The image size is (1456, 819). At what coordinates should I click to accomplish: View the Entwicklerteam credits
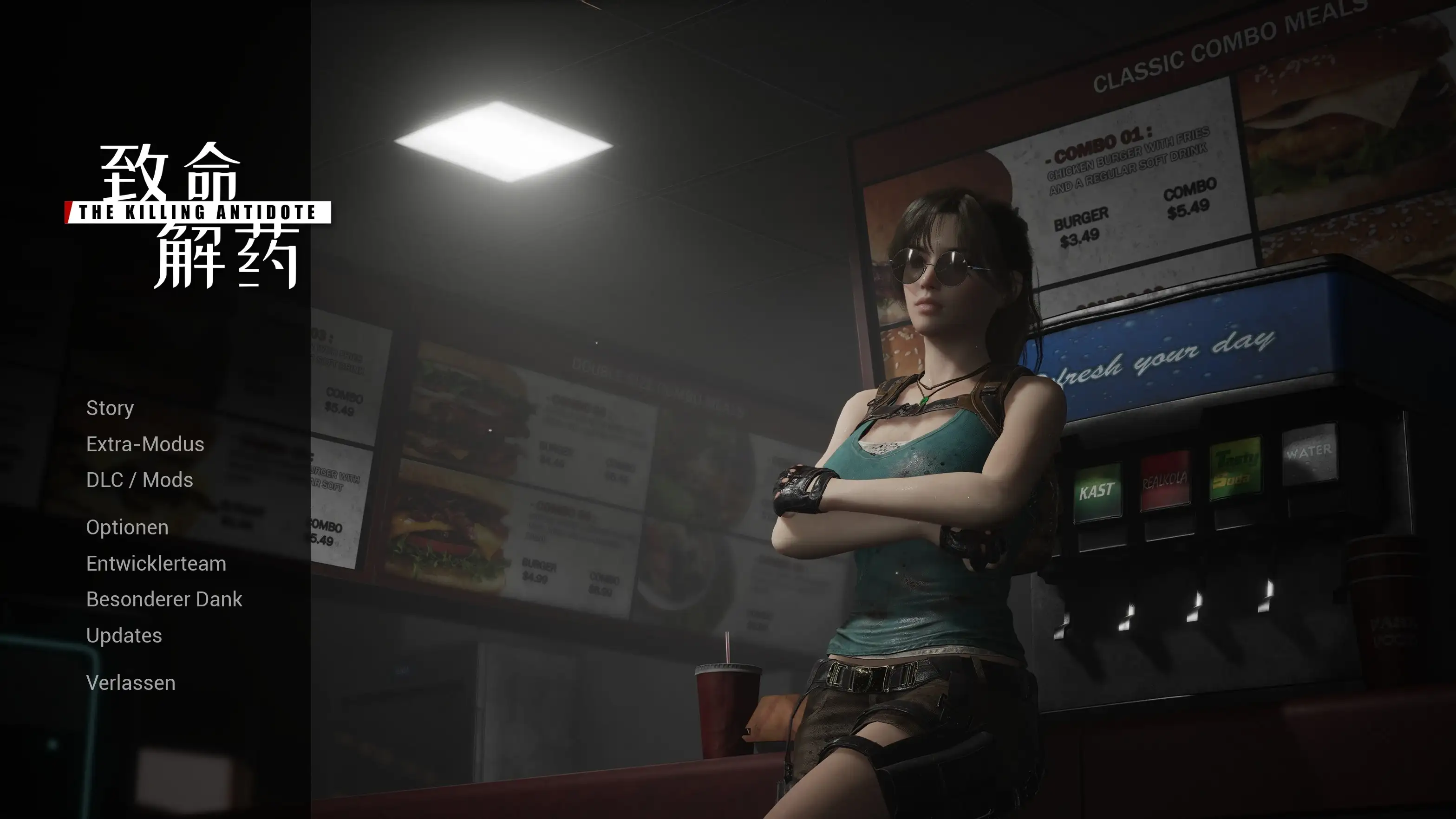coord(156,564)
